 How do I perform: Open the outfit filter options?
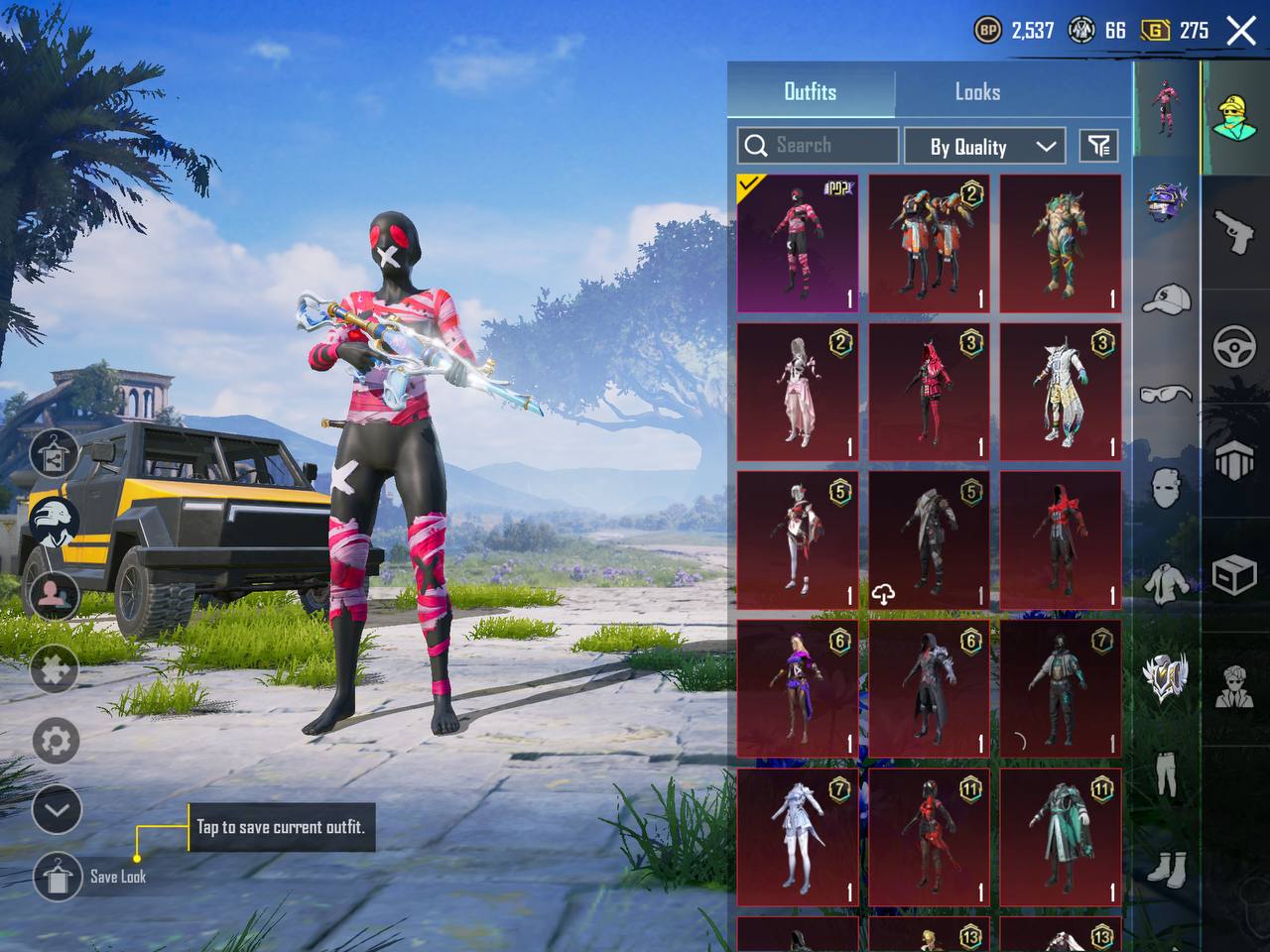(1098, 147)
